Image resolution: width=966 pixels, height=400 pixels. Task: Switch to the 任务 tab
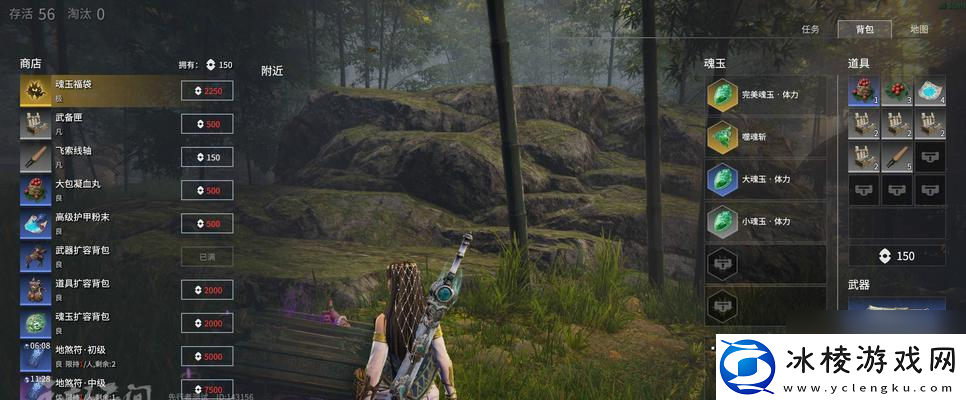click(810, 29)
